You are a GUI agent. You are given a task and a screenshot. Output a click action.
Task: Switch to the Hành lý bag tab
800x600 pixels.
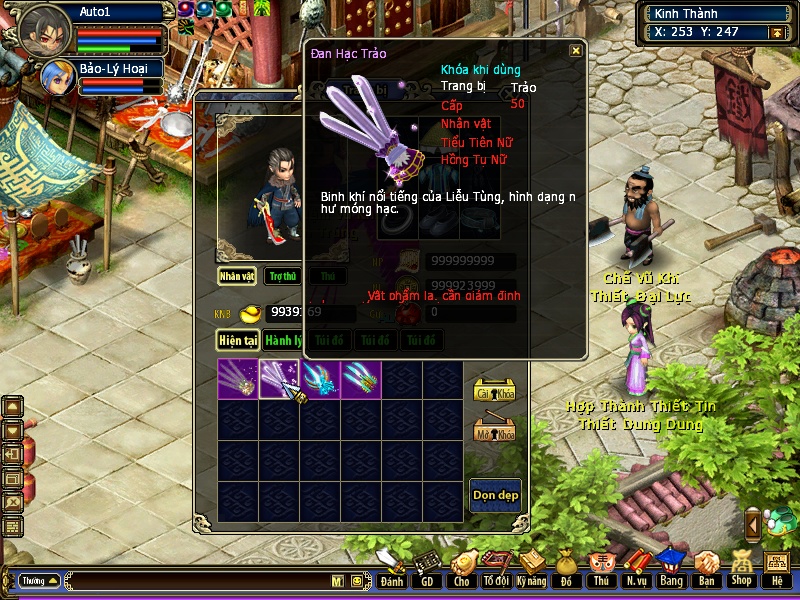284,340
